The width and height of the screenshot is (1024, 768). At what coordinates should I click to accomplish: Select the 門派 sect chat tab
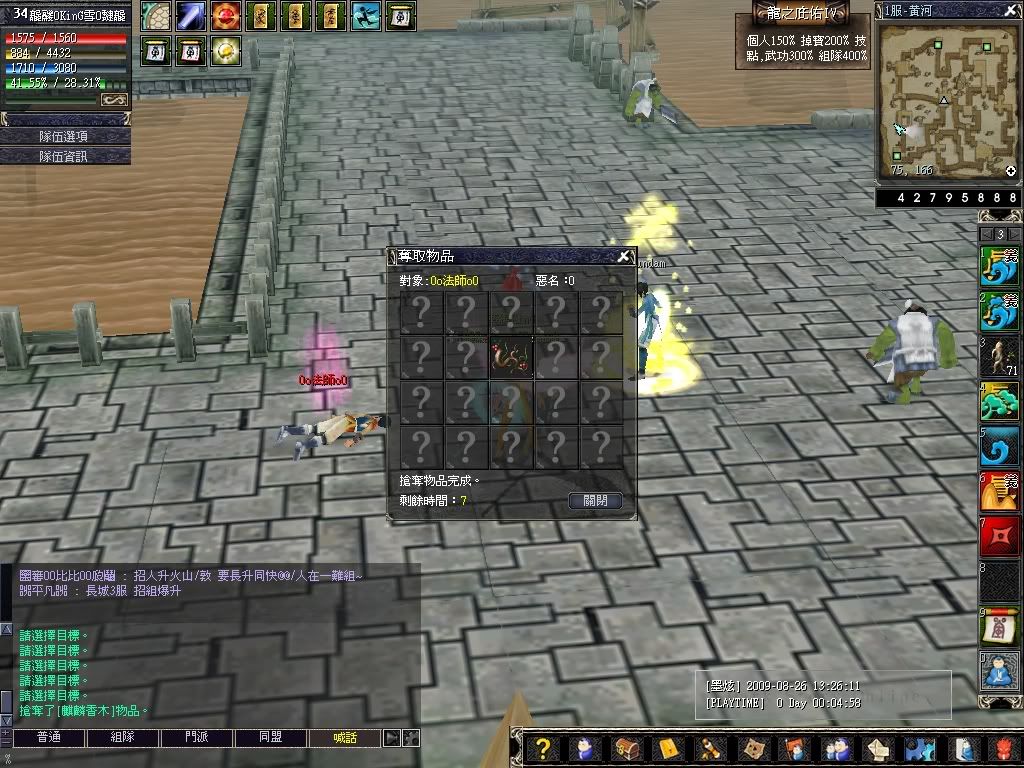point(197,738)
